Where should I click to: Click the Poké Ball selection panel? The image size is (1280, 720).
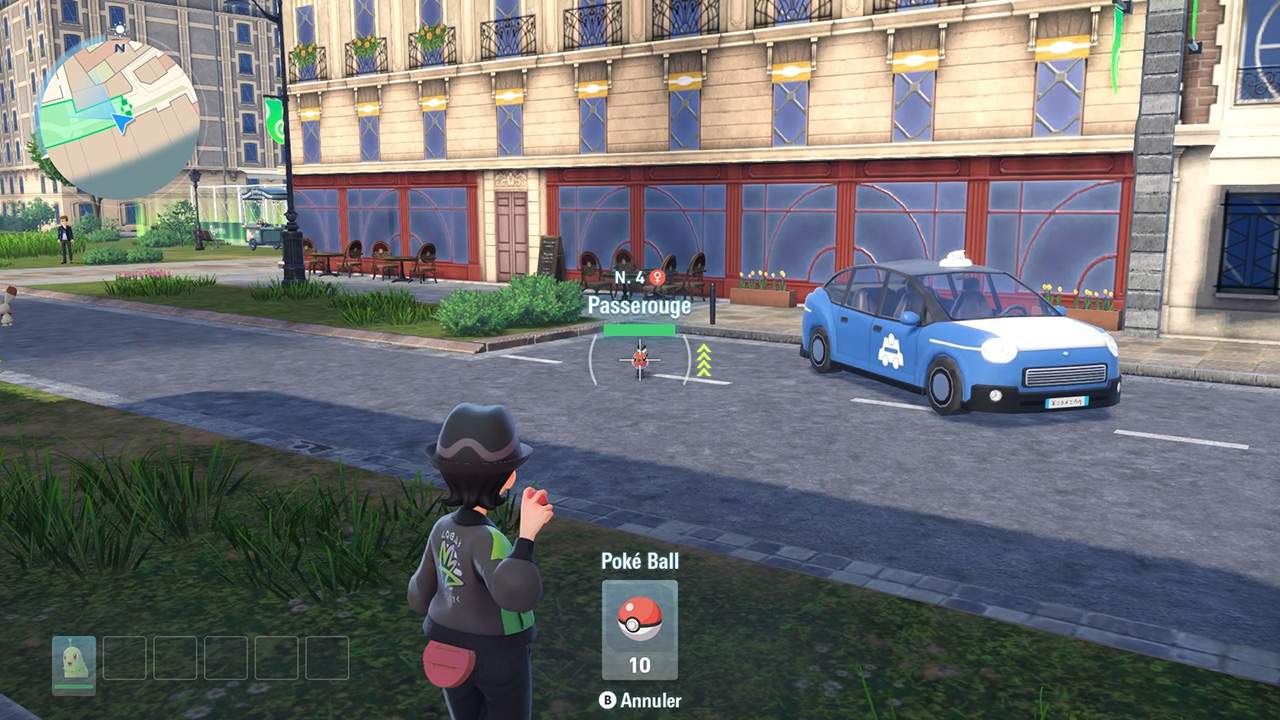click(639, 630)
